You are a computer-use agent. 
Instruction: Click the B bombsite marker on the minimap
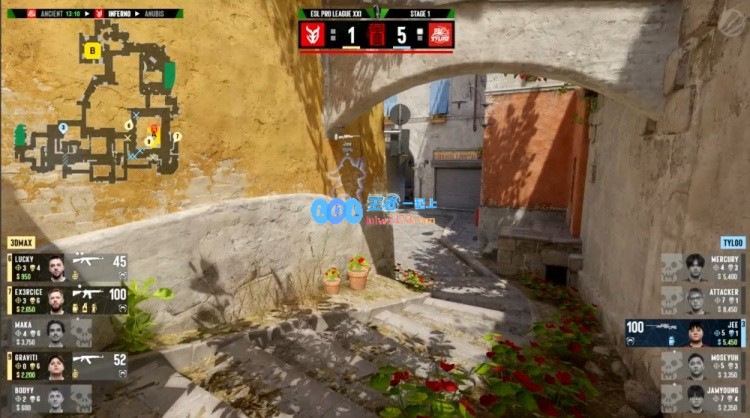(x=93, y=49)
